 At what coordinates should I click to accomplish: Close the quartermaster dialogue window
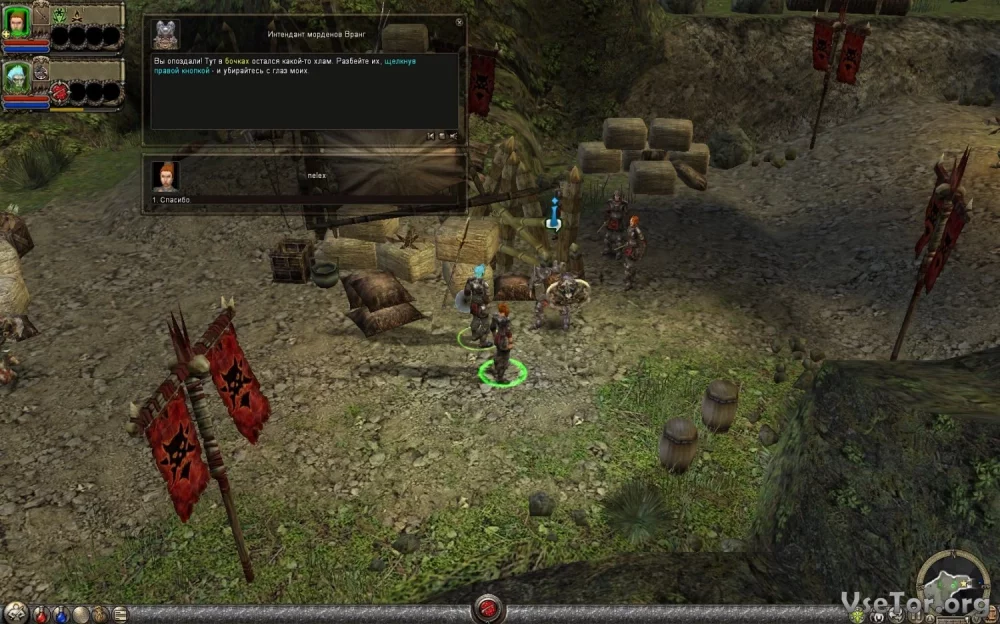coord(459,21)
